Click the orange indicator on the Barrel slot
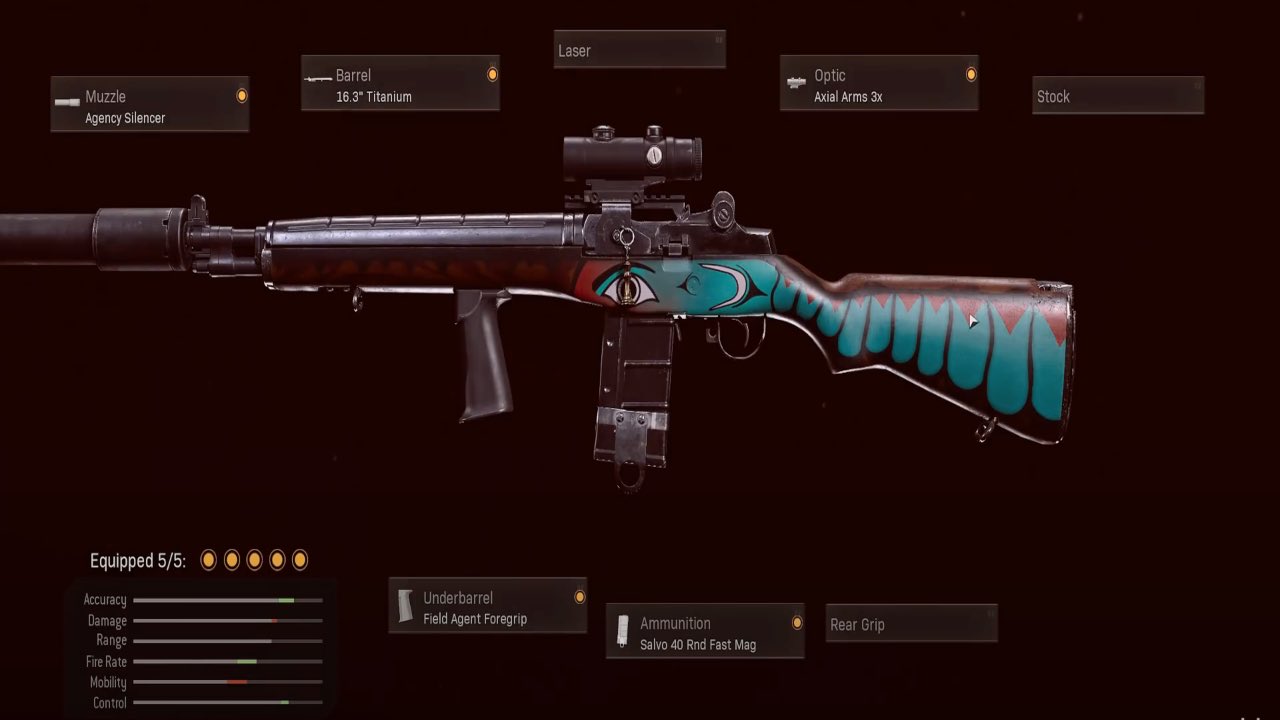Image resolution: width=1280 pixels, height=720 pixels. coord(491,73)
